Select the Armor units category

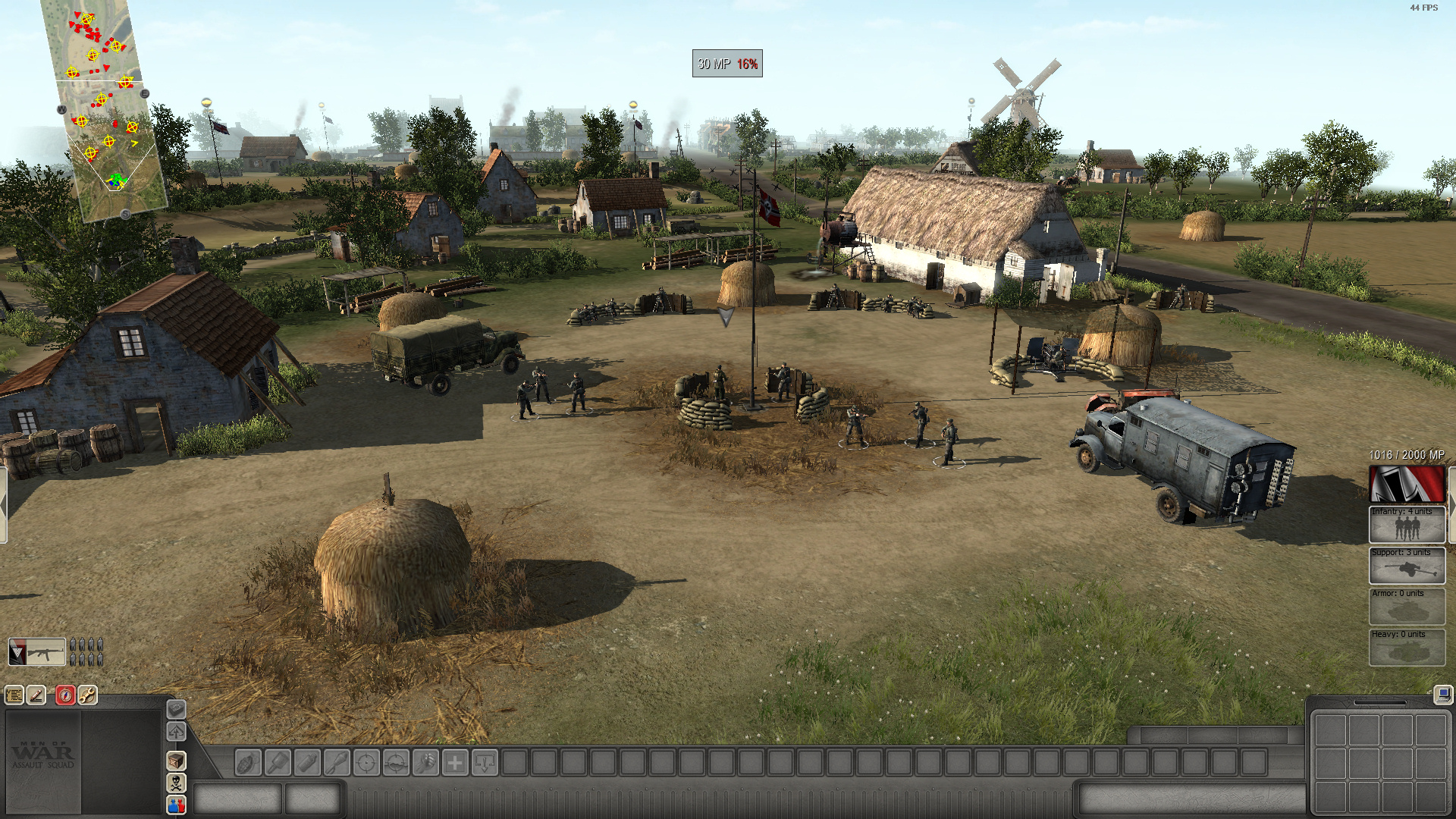tap(1407, 606)
